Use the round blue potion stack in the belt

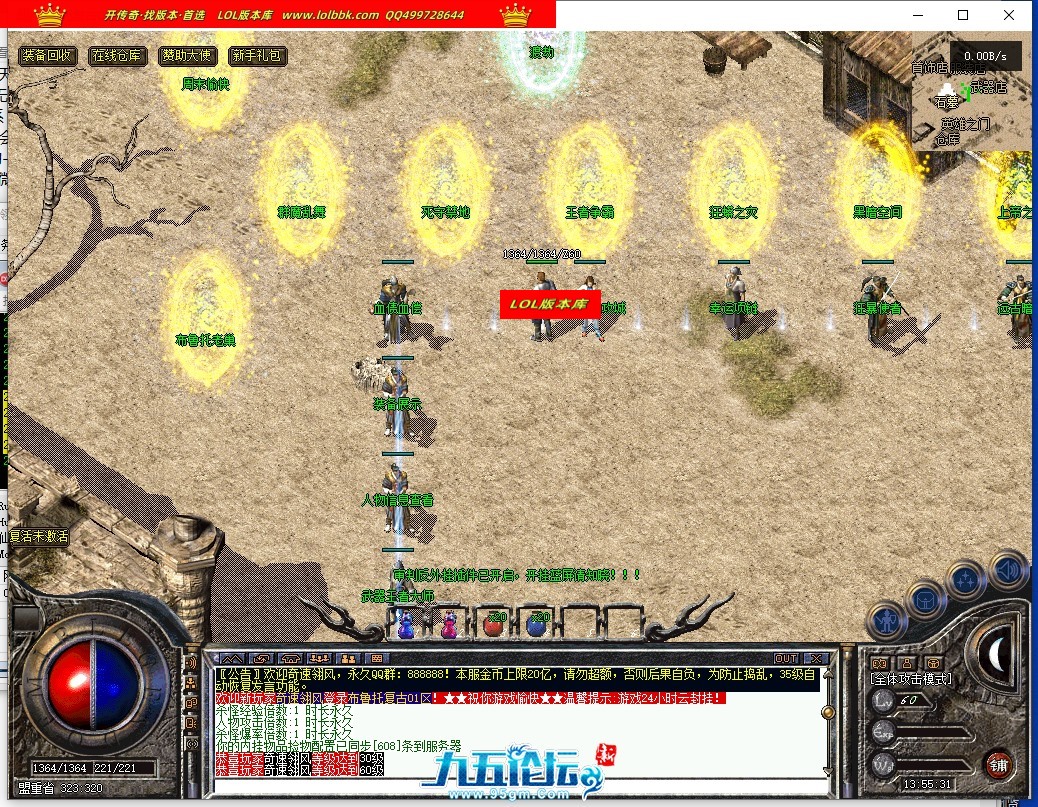pos(537,625)
